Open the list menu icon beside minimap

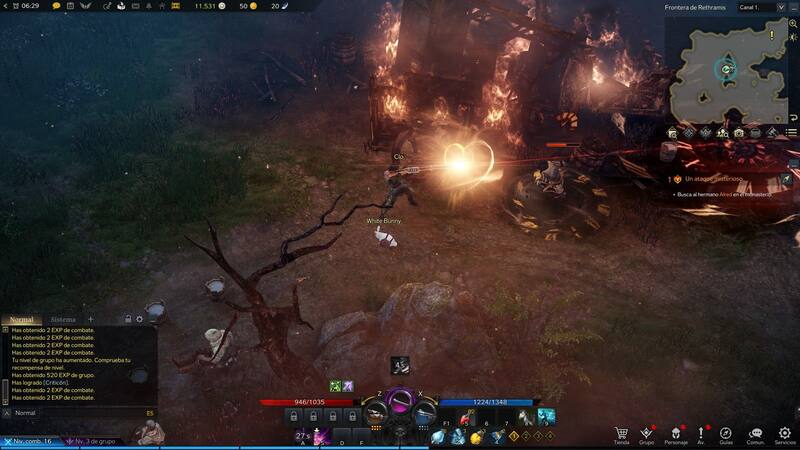click(792, 133)
